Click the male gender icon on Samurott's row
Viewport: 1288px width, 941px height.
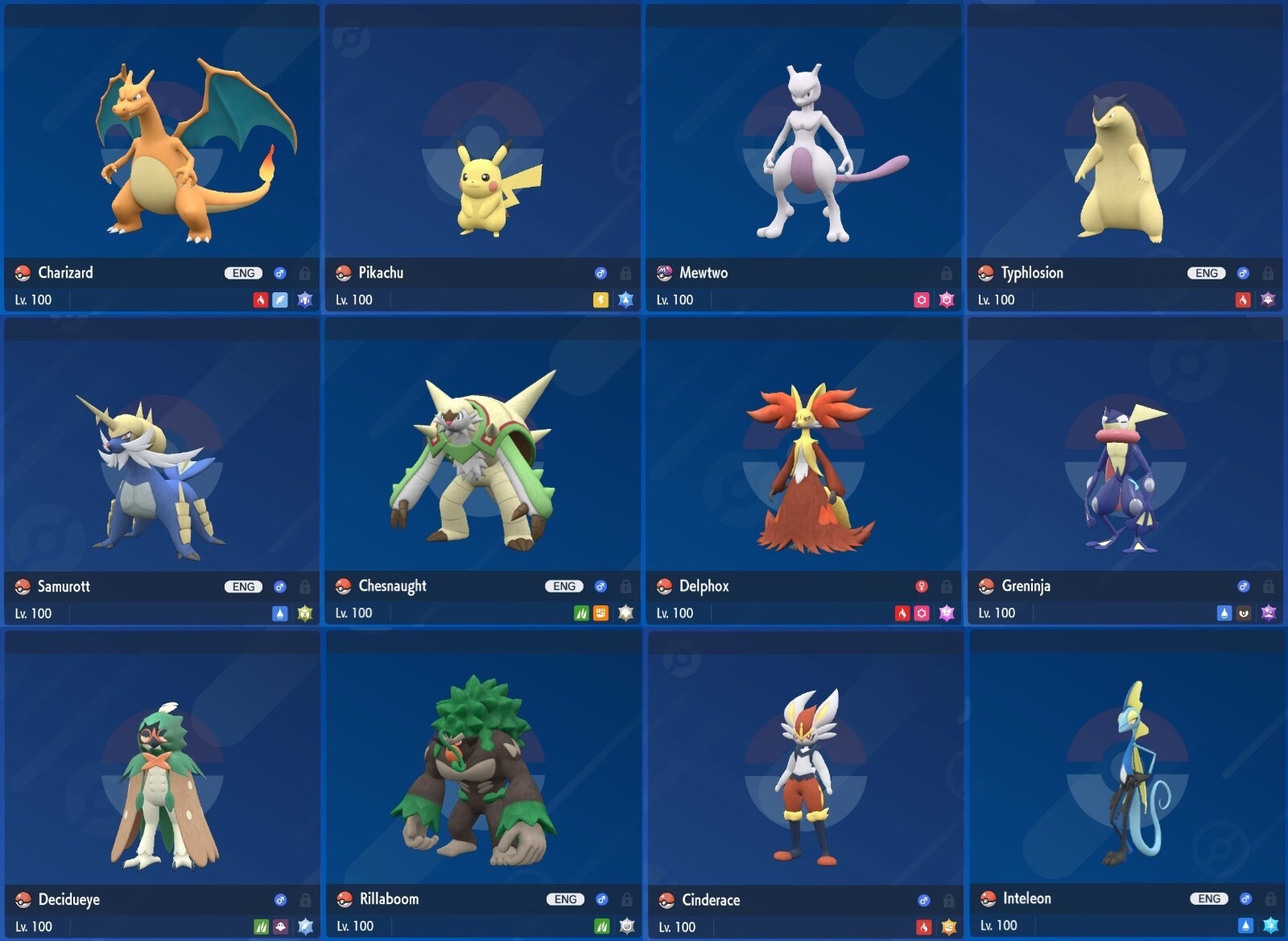pyautogui.click(x=279, y=586)
